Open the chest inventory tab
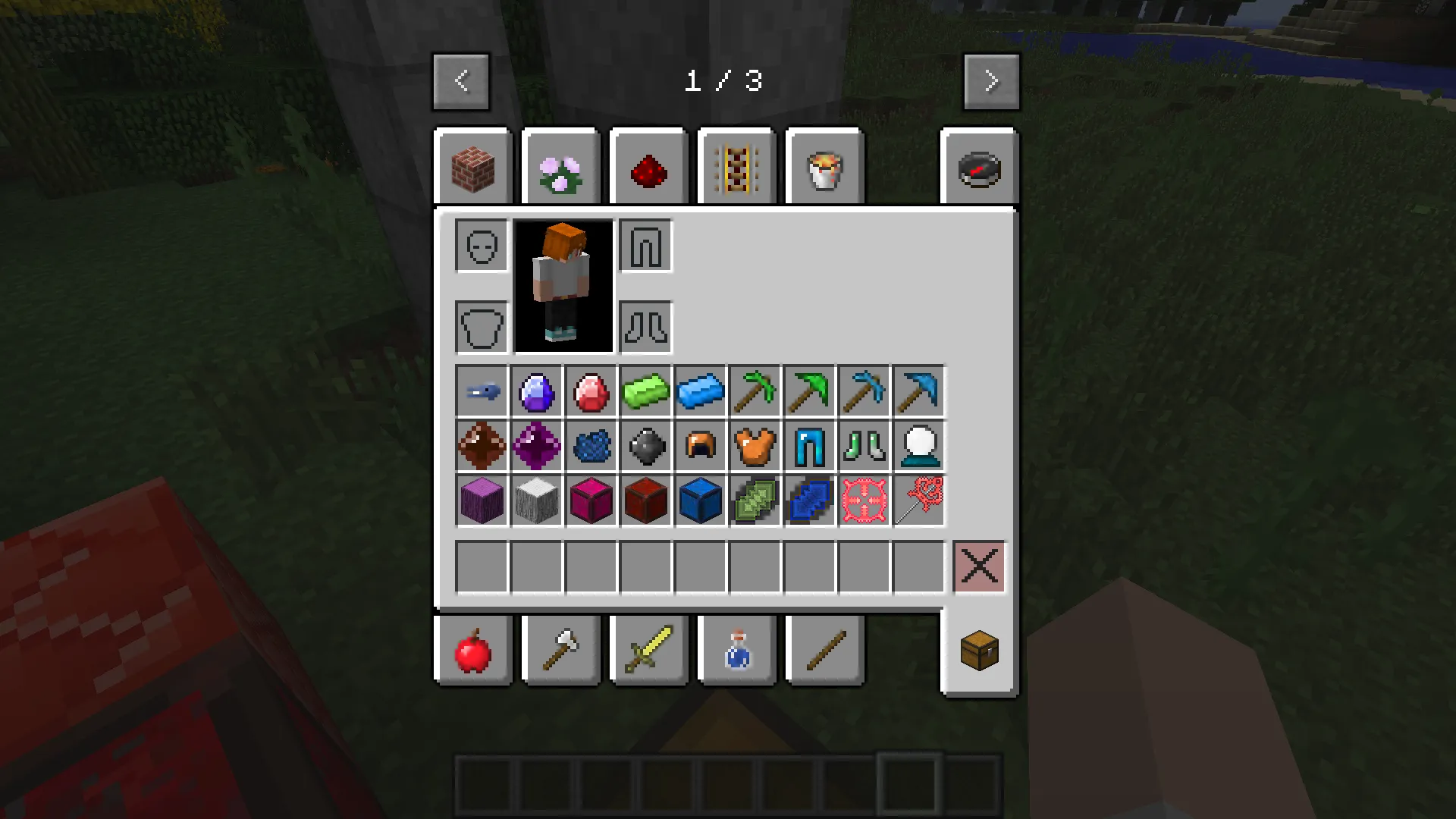The image size is (1456, 819). pyautogui.click(x=979, y=651)
